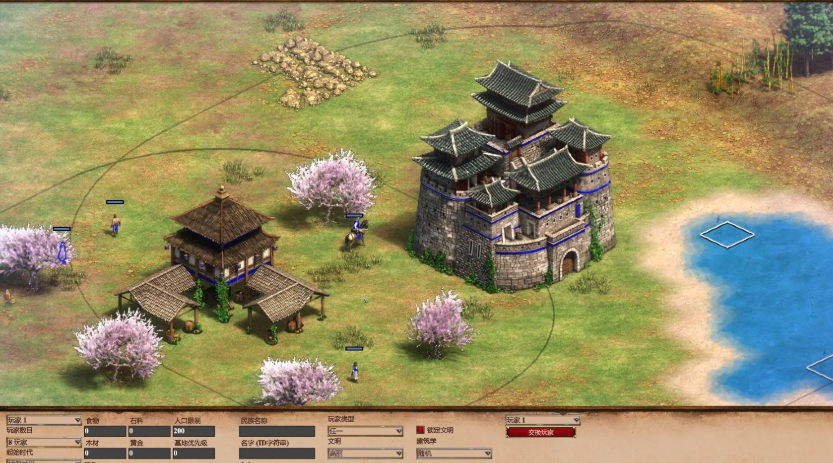This screenshot has height=463, width=833.
Task: Click the 名字 (ID字符串) string field
Action: click(x=277, y=453)
